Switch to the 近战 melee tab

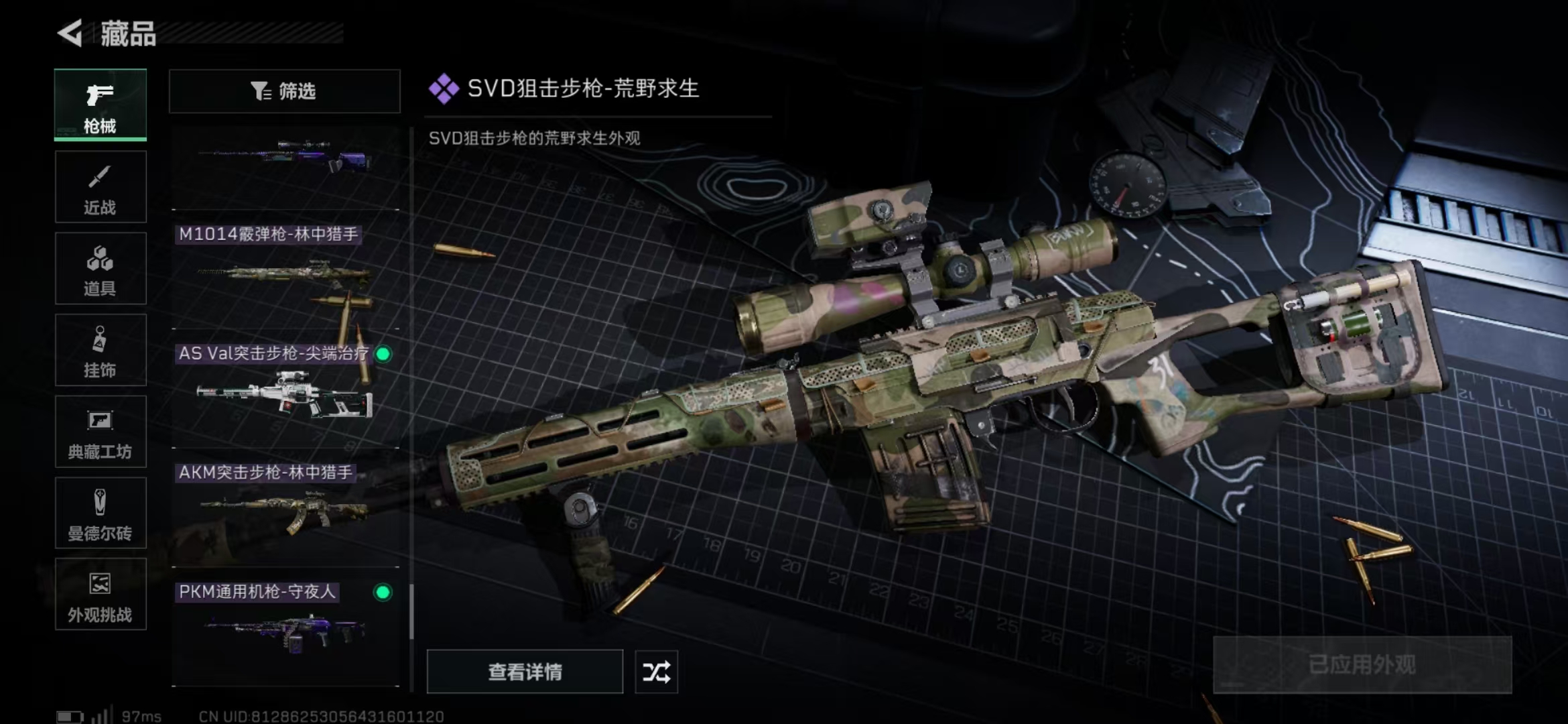[x=99, y=186]
